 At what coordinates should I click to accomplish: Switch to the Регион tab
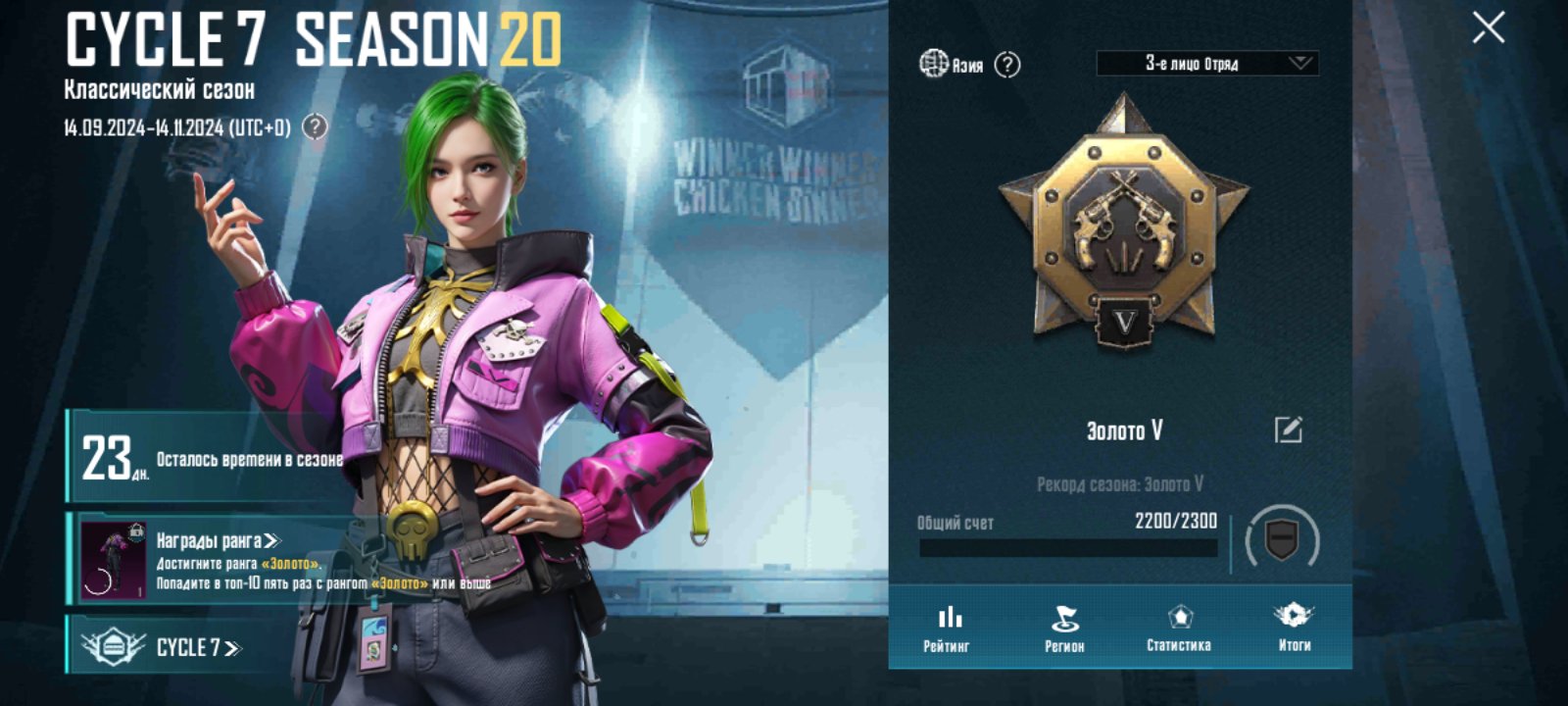coord(1064,628)
